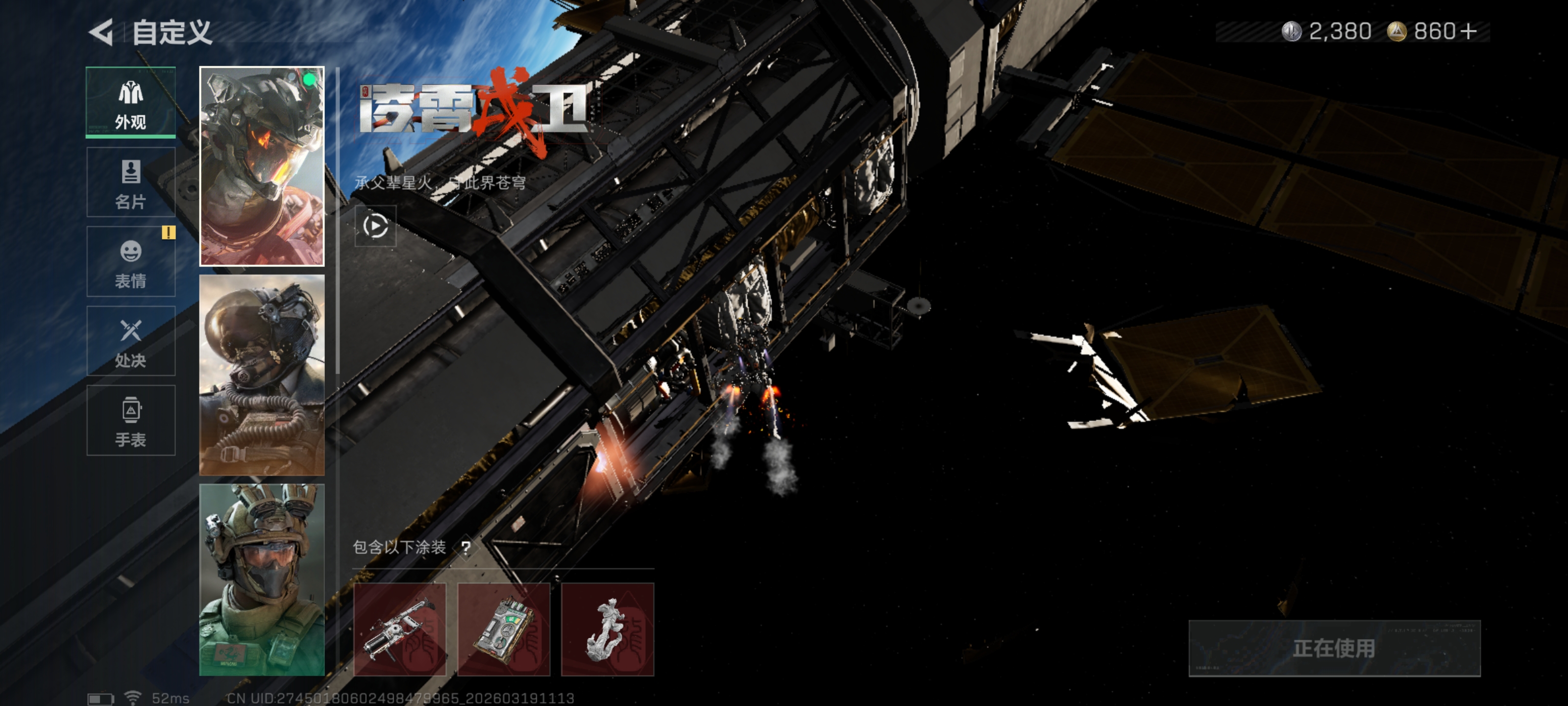Viewport: 1568px width, 706px height.
Task: Choose the pilot with oxygen mask skin
Action: (262, 375)
